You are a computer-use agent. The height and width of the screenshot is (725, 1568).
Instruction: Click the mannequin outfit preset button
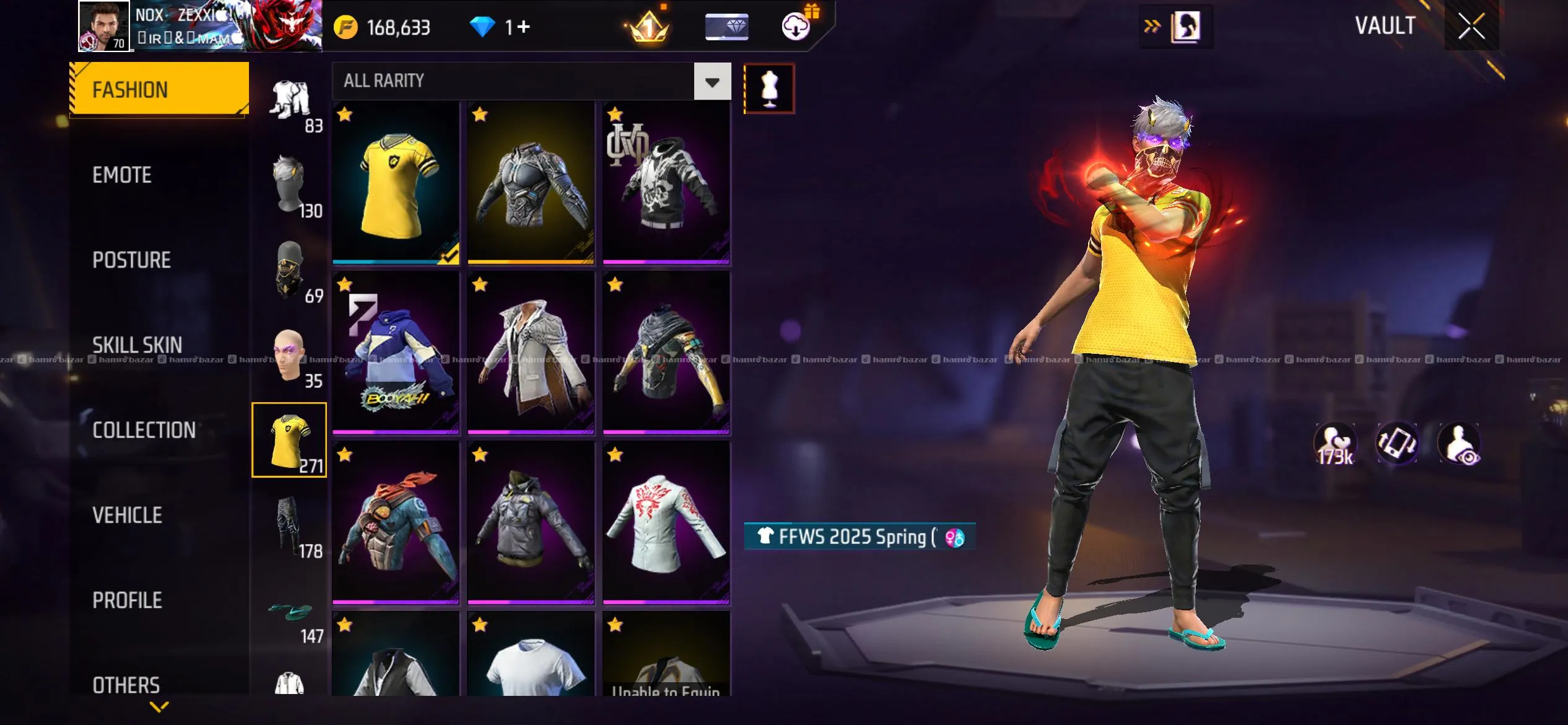click(769, 89)
